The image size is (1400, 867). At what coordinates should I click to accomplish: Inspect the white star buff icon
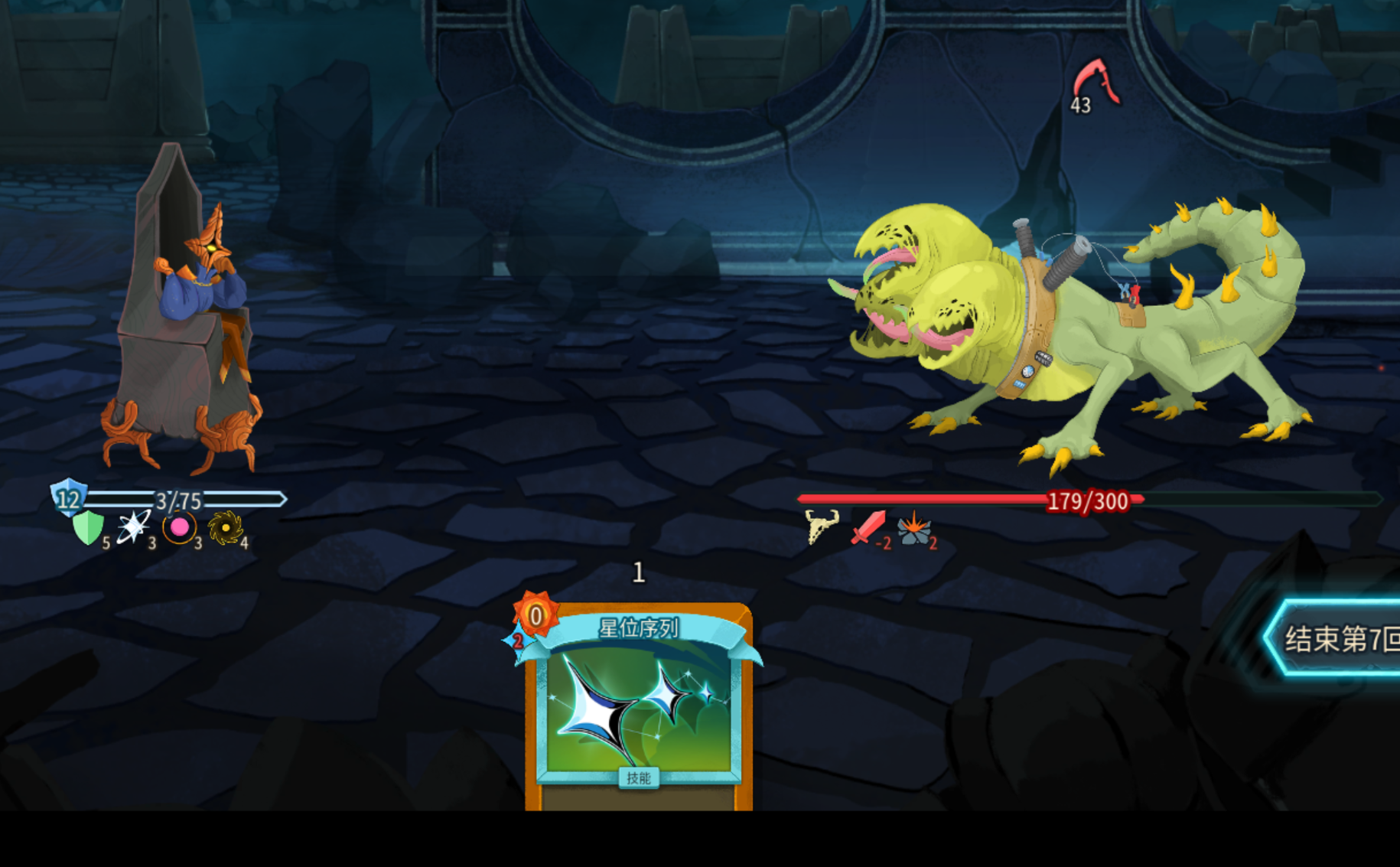[x=133, y=527]
